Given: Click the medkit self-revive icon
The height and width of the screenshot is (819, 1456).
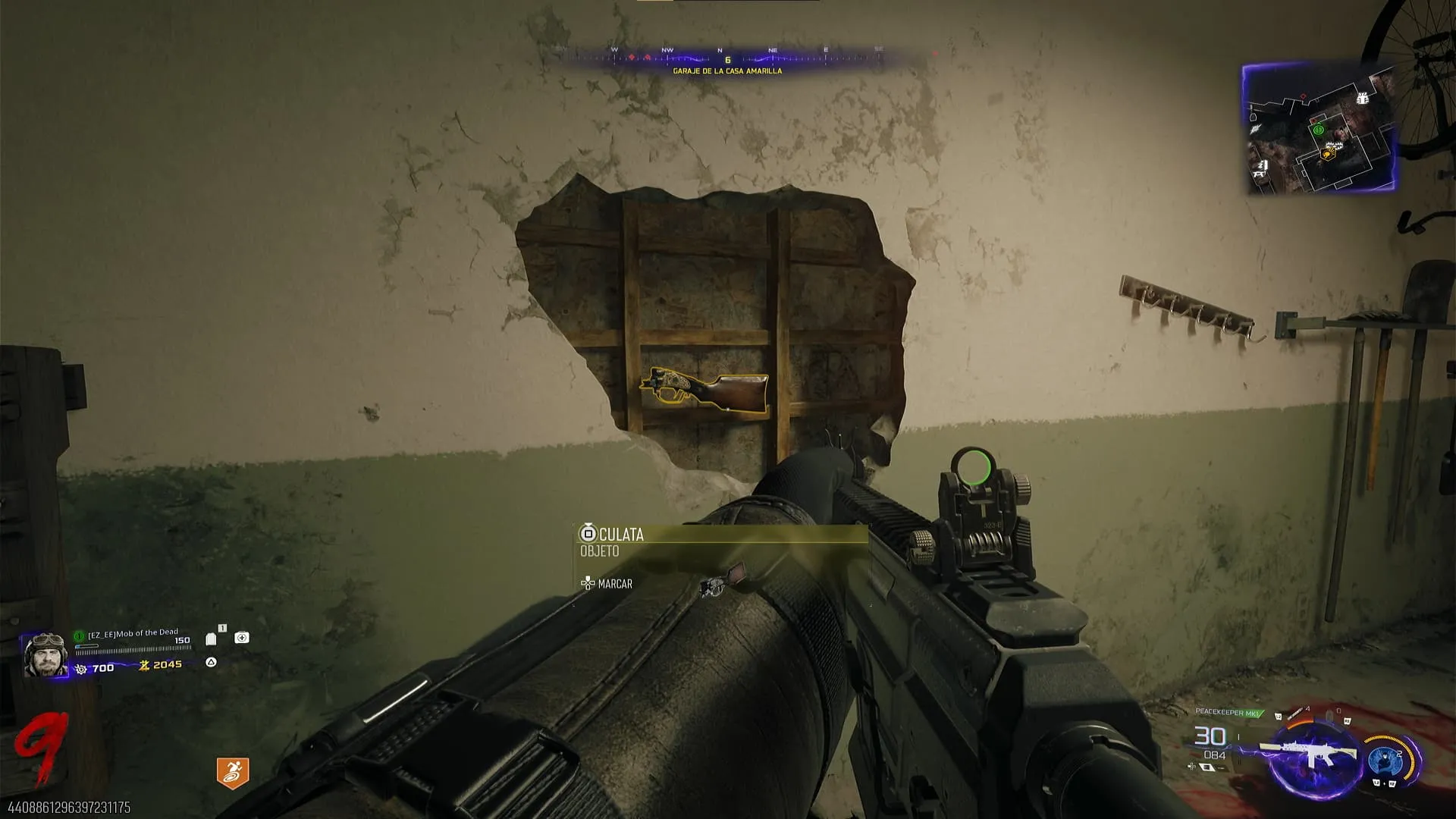Looking at the screenshot, I should (242, 638).
